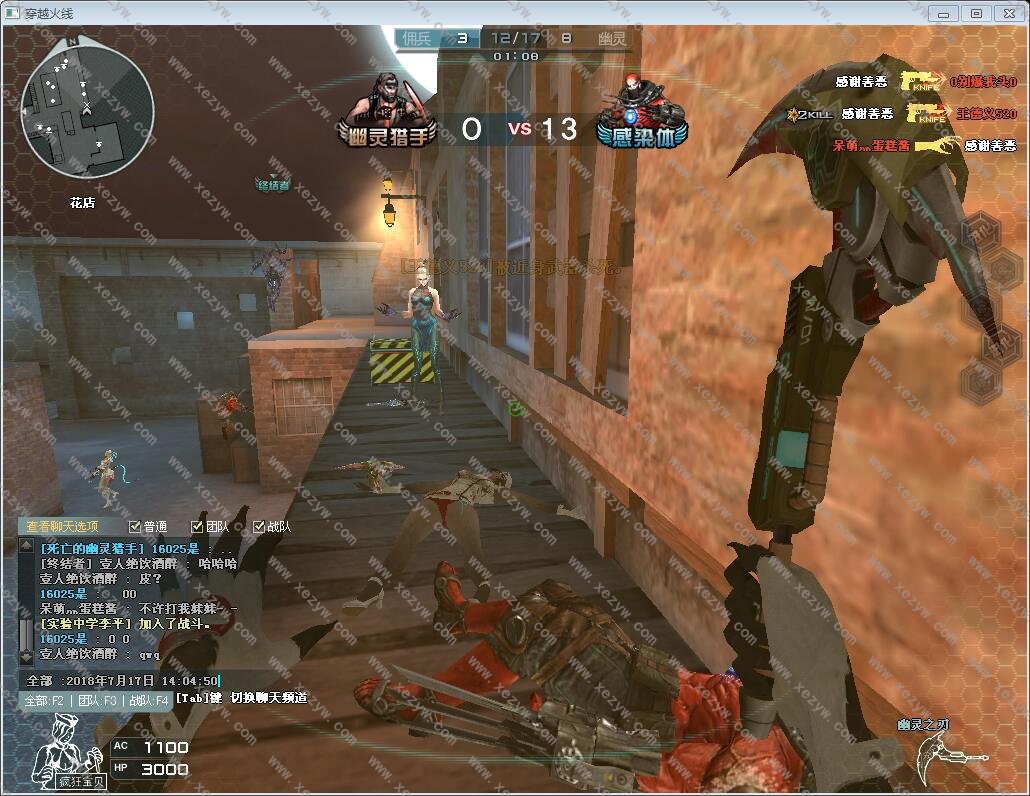
Task: Click the chat scrollbar up arrow
Action: click(26, 546)
